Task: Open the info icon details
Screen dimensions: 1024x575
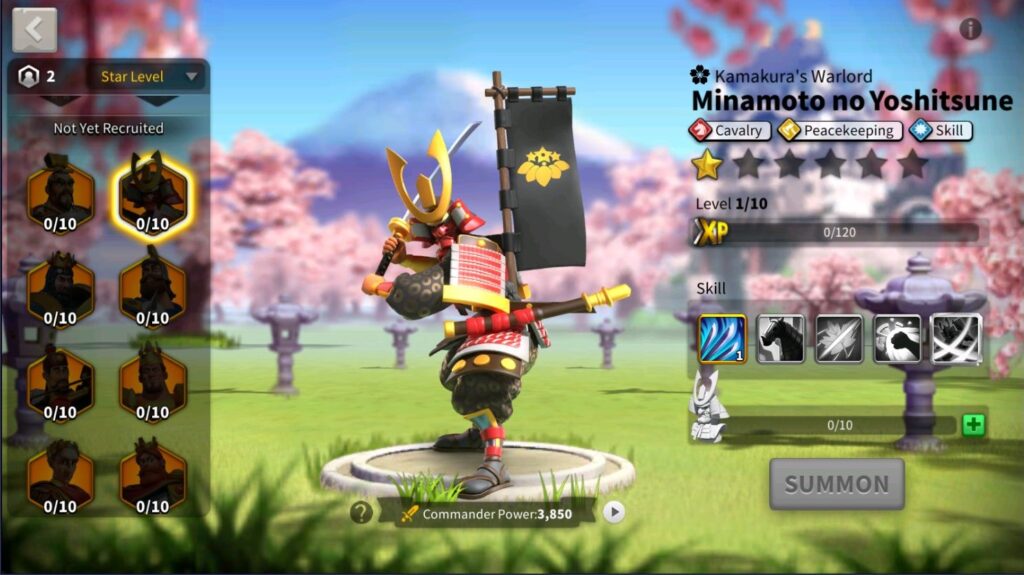Action: pos(970,29)
